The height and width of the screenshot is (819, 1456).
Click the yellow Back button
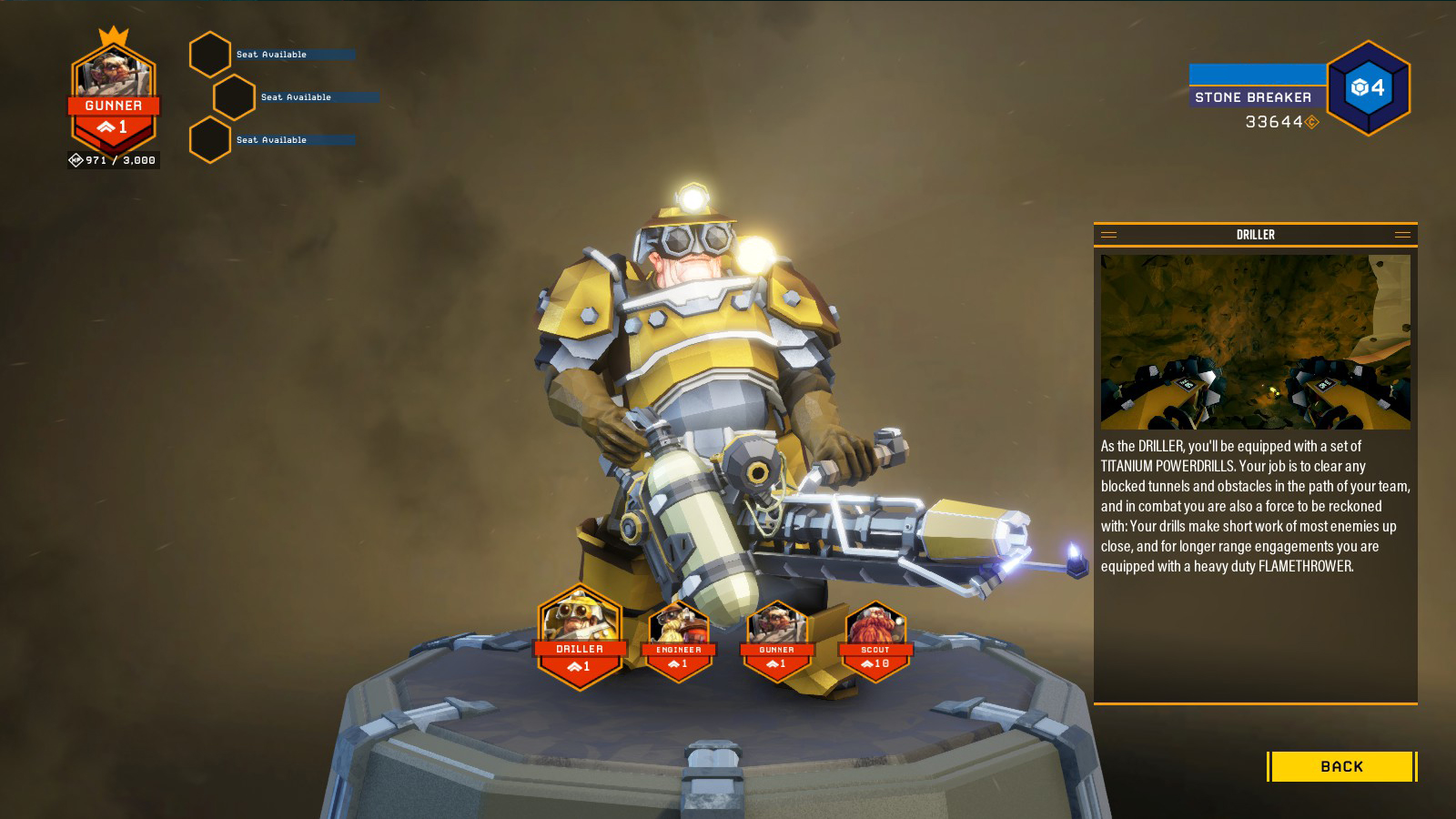1341,766
